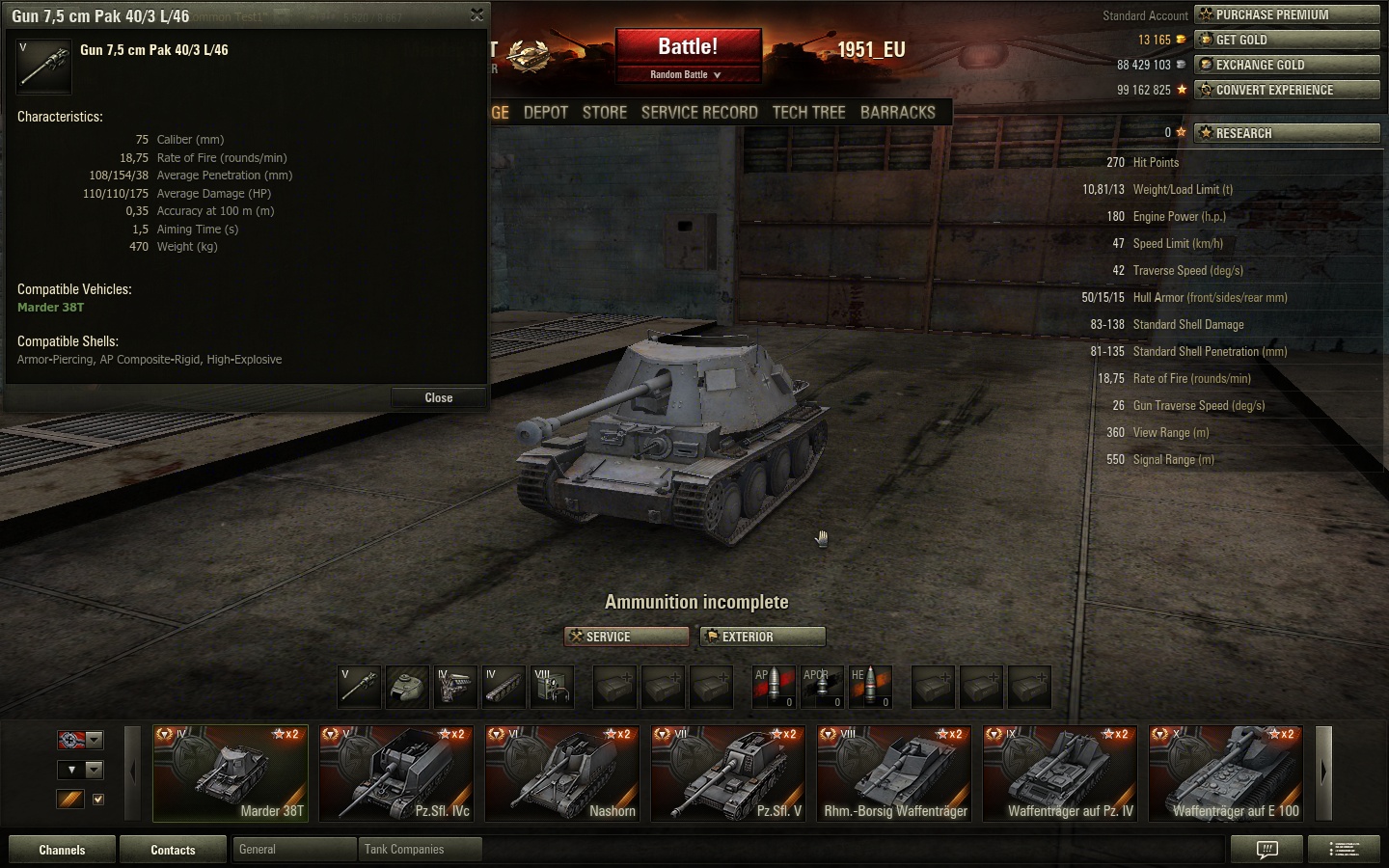Viewport: 1389px width, 868px height.
Task: Switch to the Store tab
Action: click(605, 112)
